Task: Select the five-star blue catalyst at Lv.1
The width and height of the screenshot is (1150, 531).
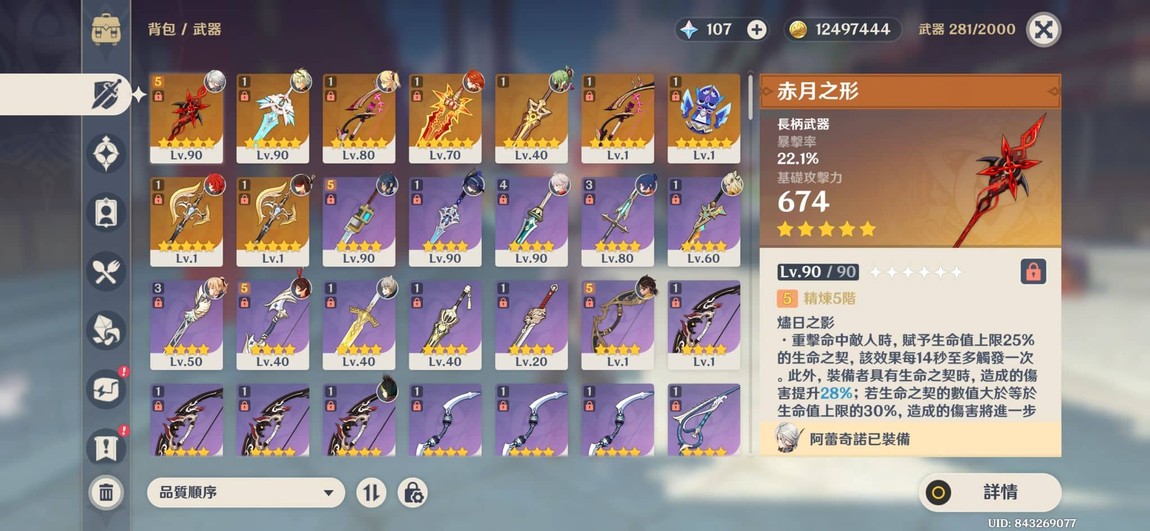Action: click(x=704, y=117)
